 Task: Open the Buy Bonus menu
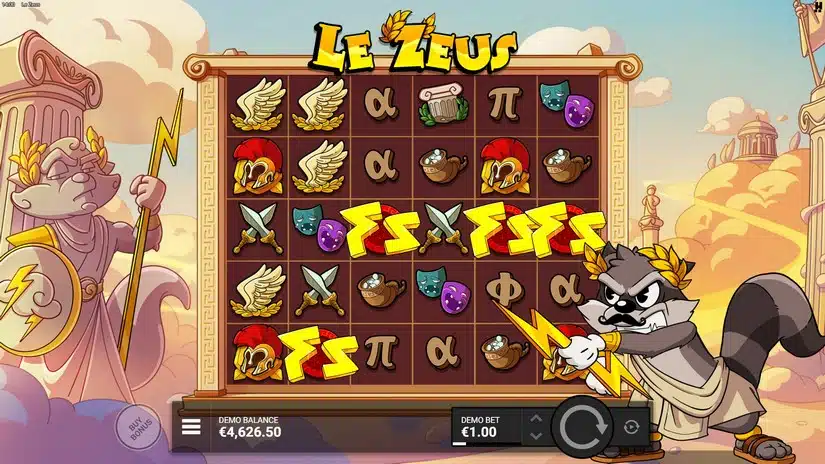(x=140, y=427)
